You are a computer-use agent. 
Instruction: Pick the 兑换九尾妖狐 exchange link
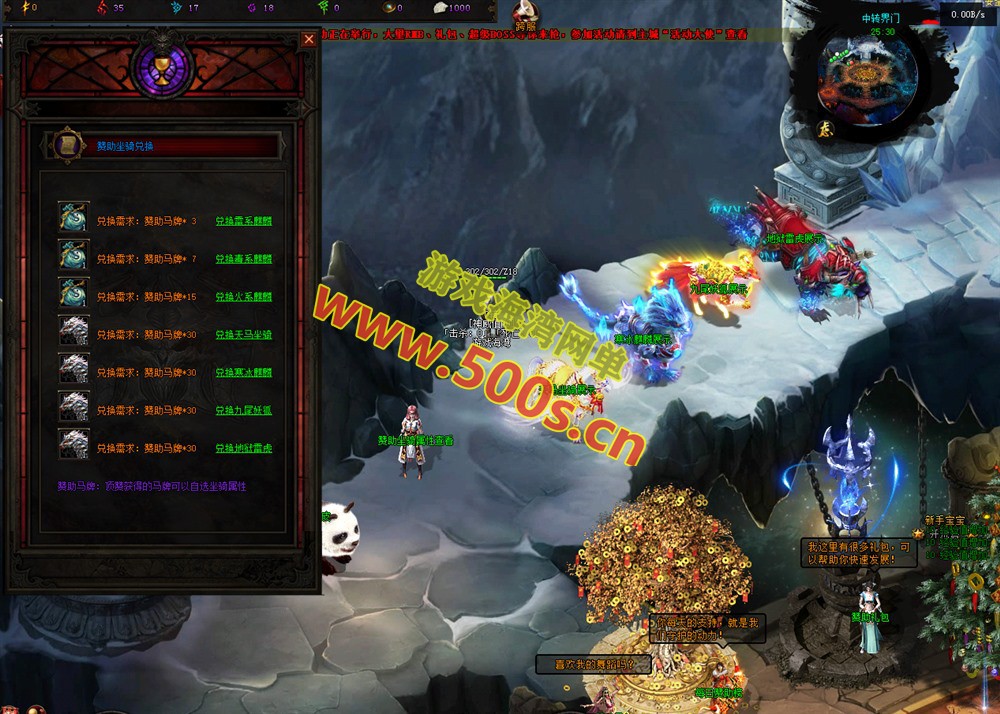tap(243, 411)
